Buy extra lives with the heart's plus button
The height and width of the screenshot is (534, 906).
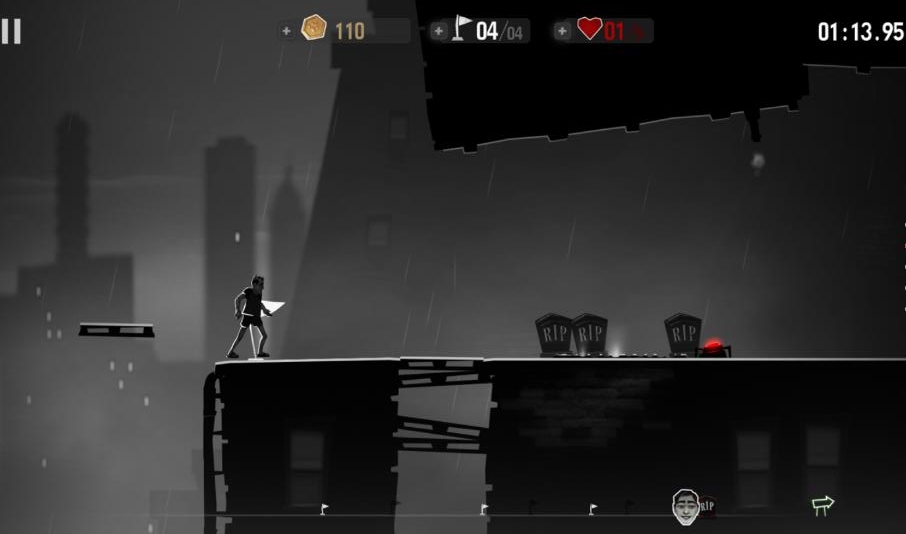pos(562,31)
